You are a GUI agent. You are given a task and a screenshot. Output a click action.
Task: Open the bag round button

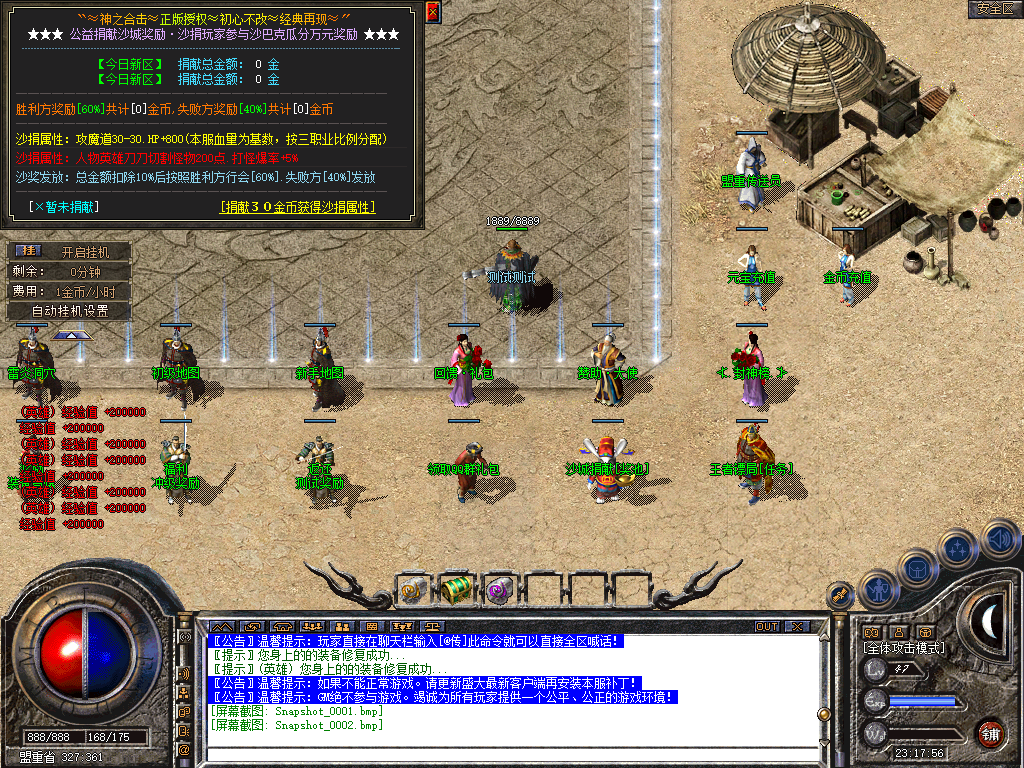point(918,568)
